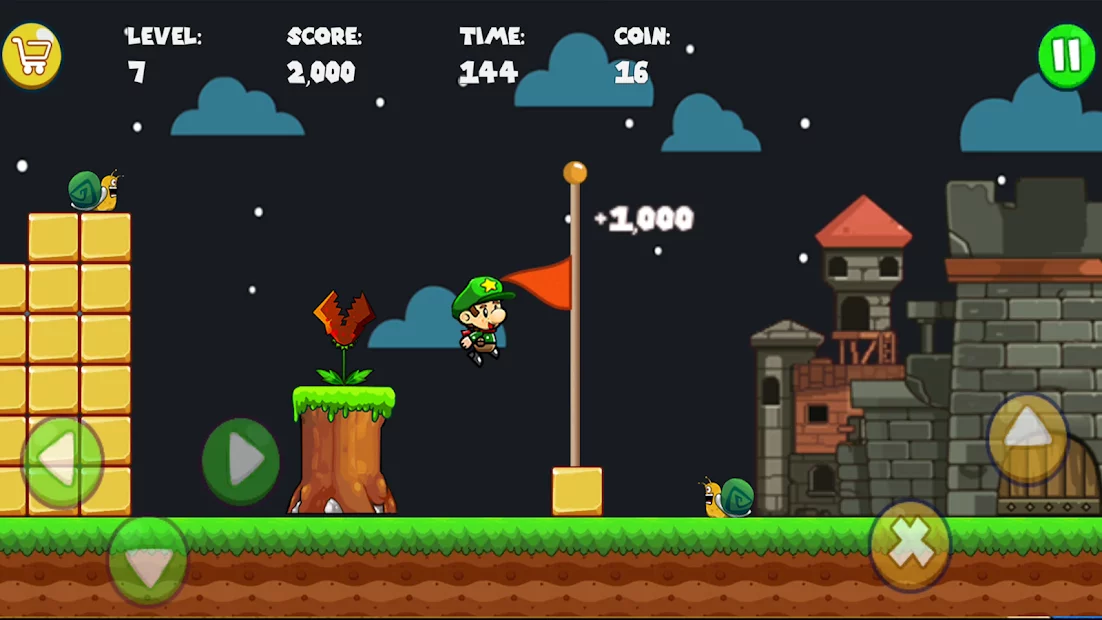The image size is (1102, 620).
Task: Tap the right arrow move button
Action: [x=240, y=461]
